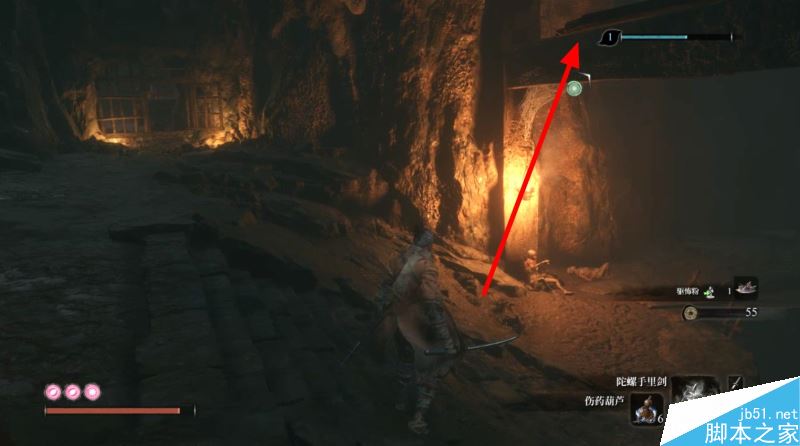
Task: Click the sword combat art icon
Action: click(x=737, y=382)
